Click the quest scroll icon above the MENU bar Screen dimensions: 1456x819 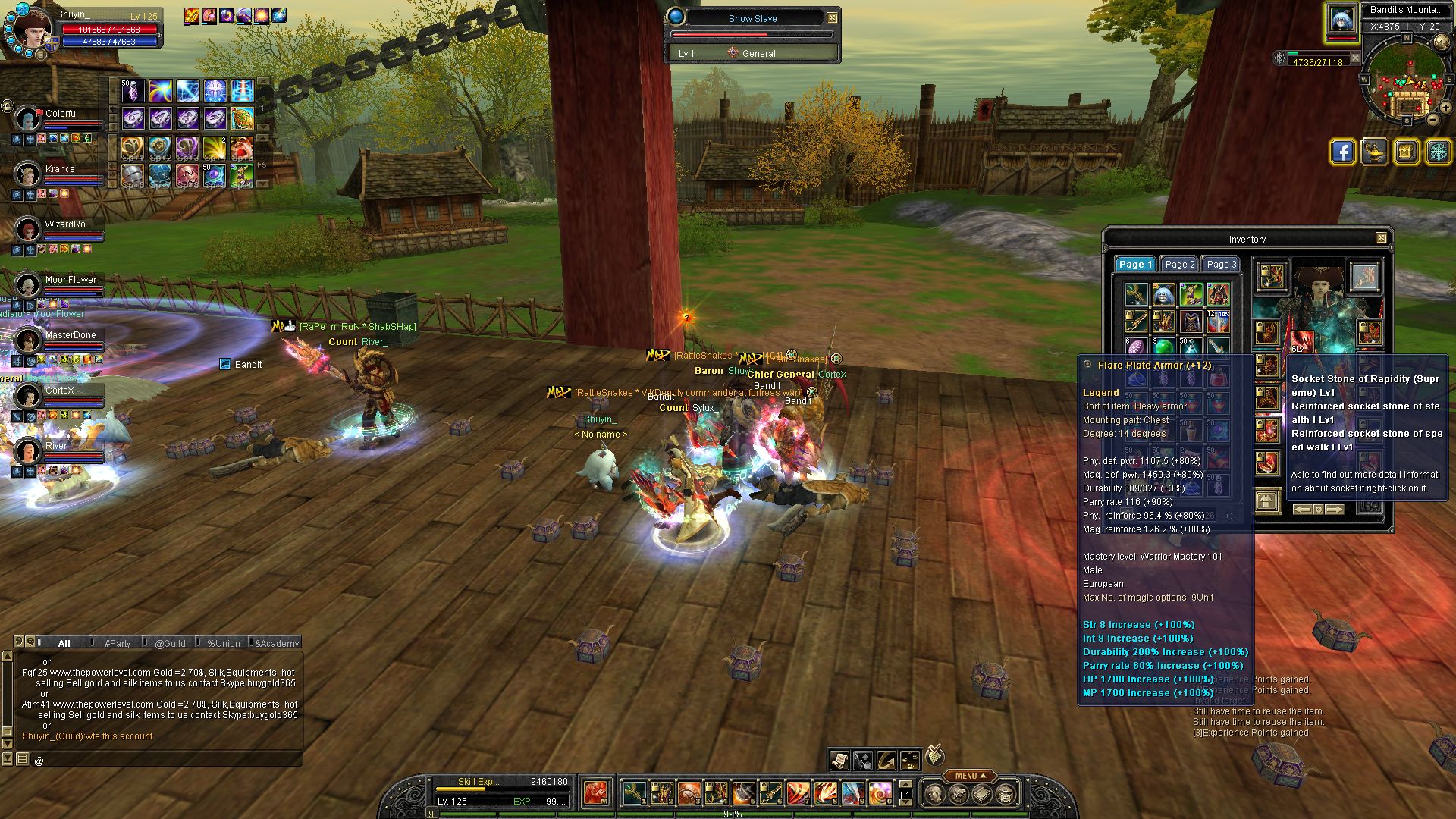839,761
